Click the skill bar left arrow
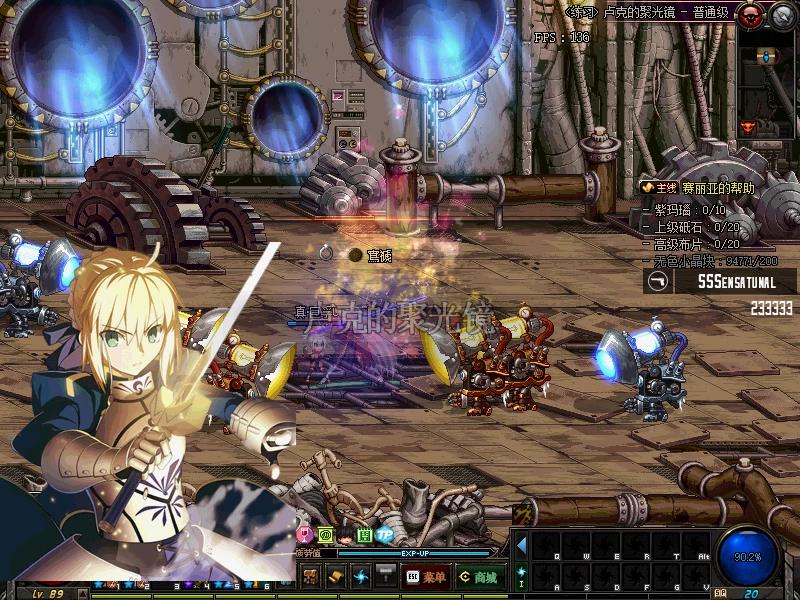 click(521, 543)
